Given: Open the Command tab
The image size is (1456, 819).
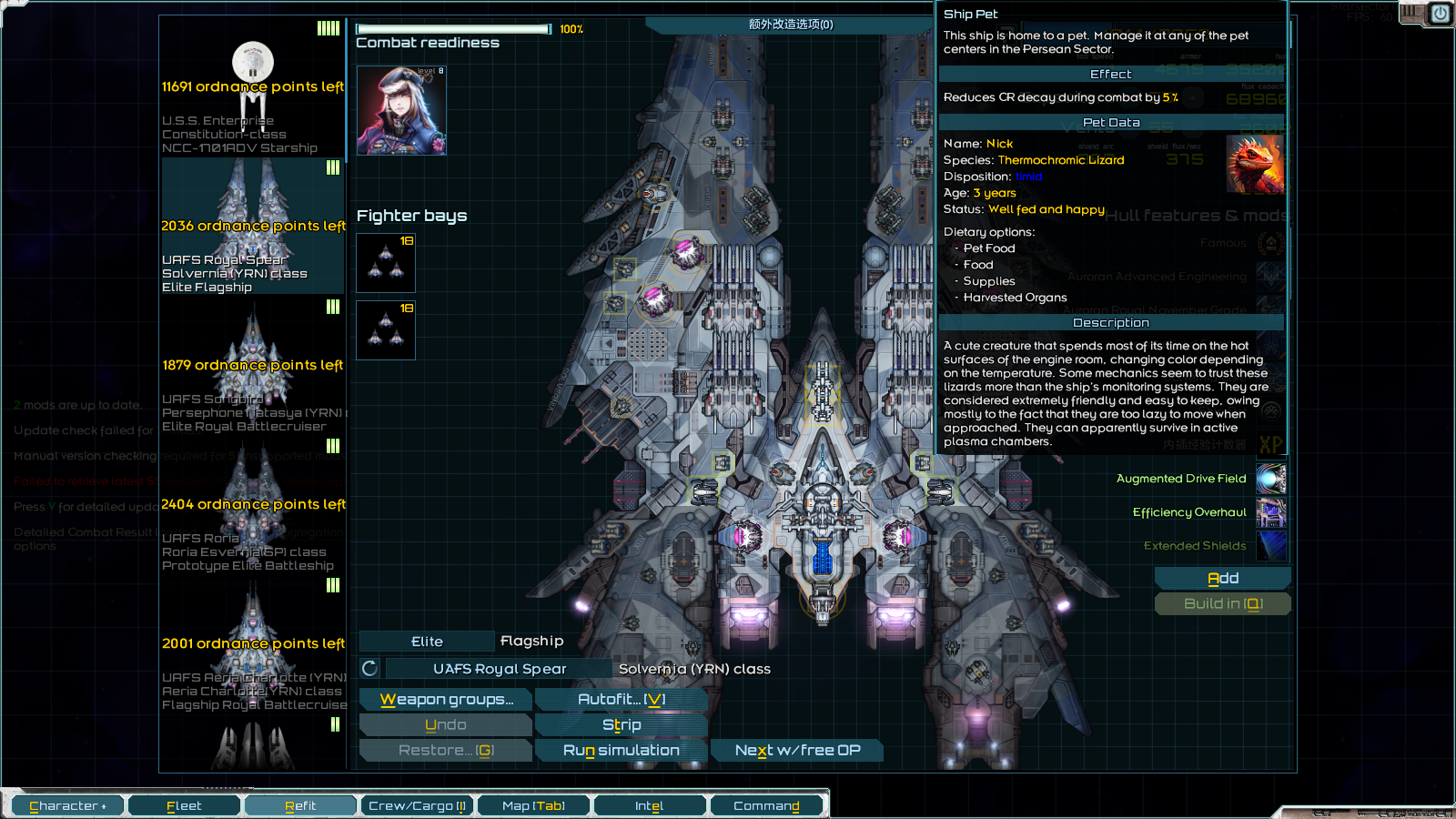Looking at the screenshot, I should click(x=766, y=805).
